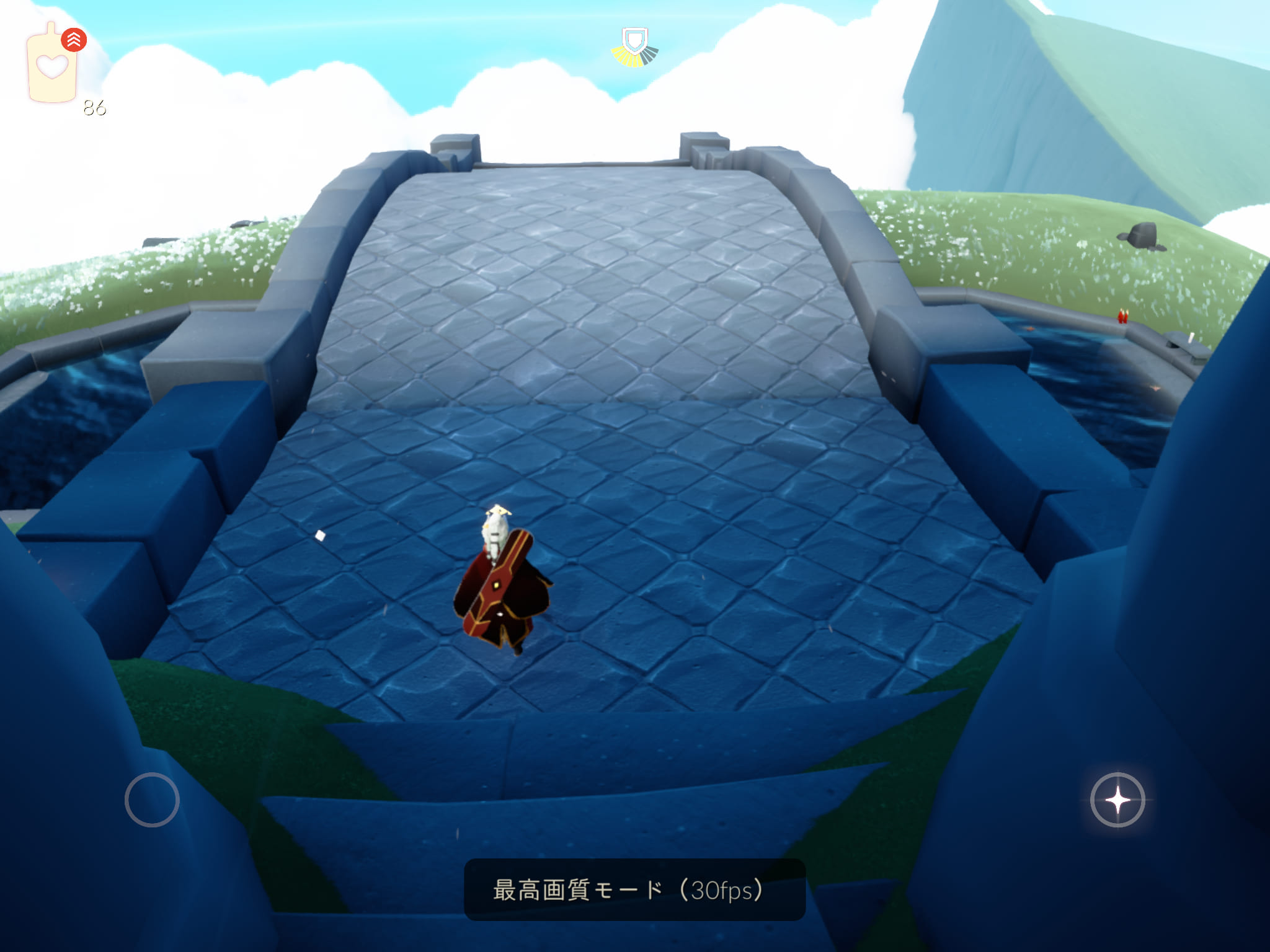Touch the empty circle movement control
The width and height of the screenshot is (1270, 952).
[x=152, y=800]
